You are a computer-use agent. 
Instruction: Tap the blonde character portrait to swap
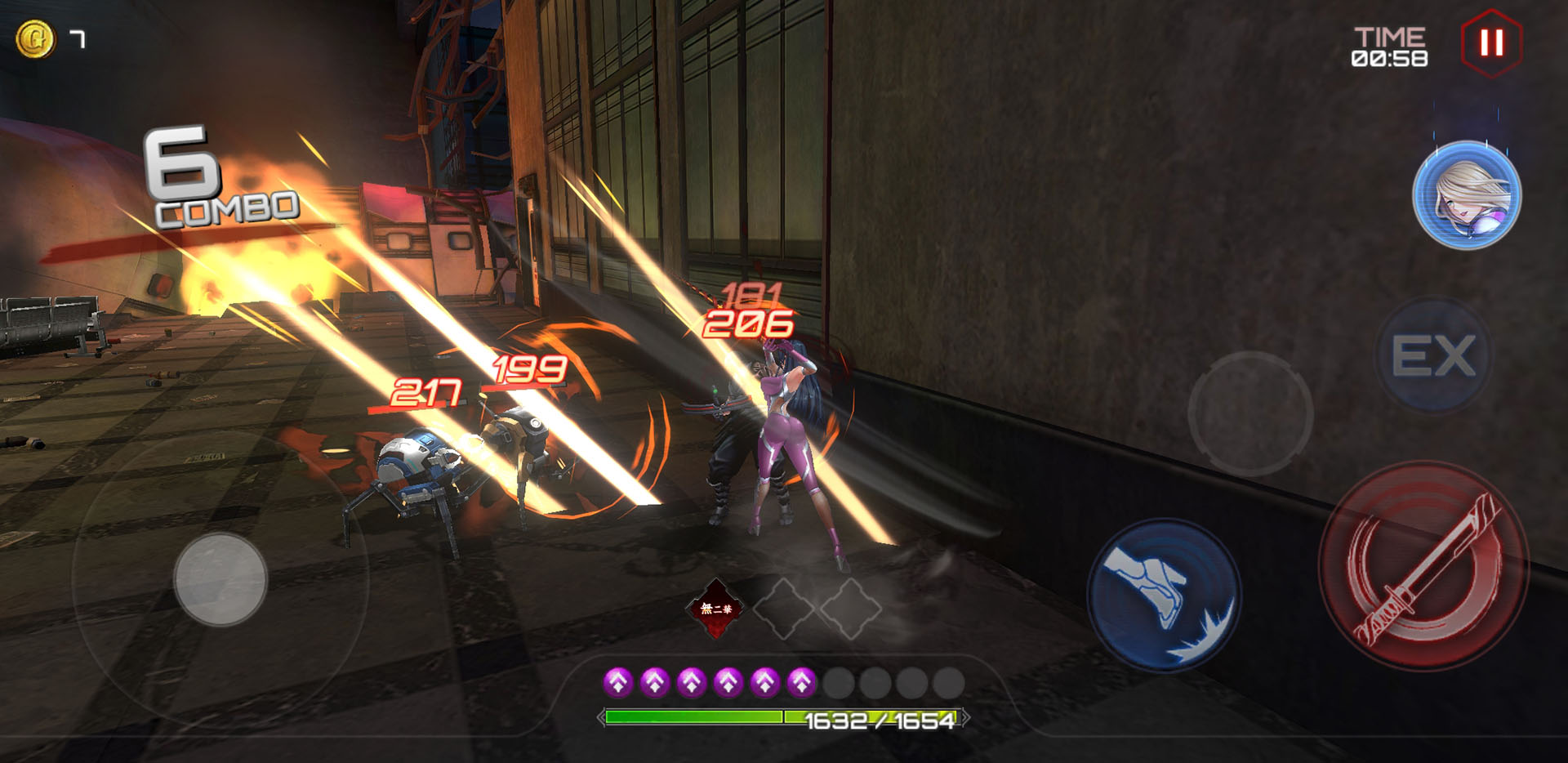[1466, 196]
